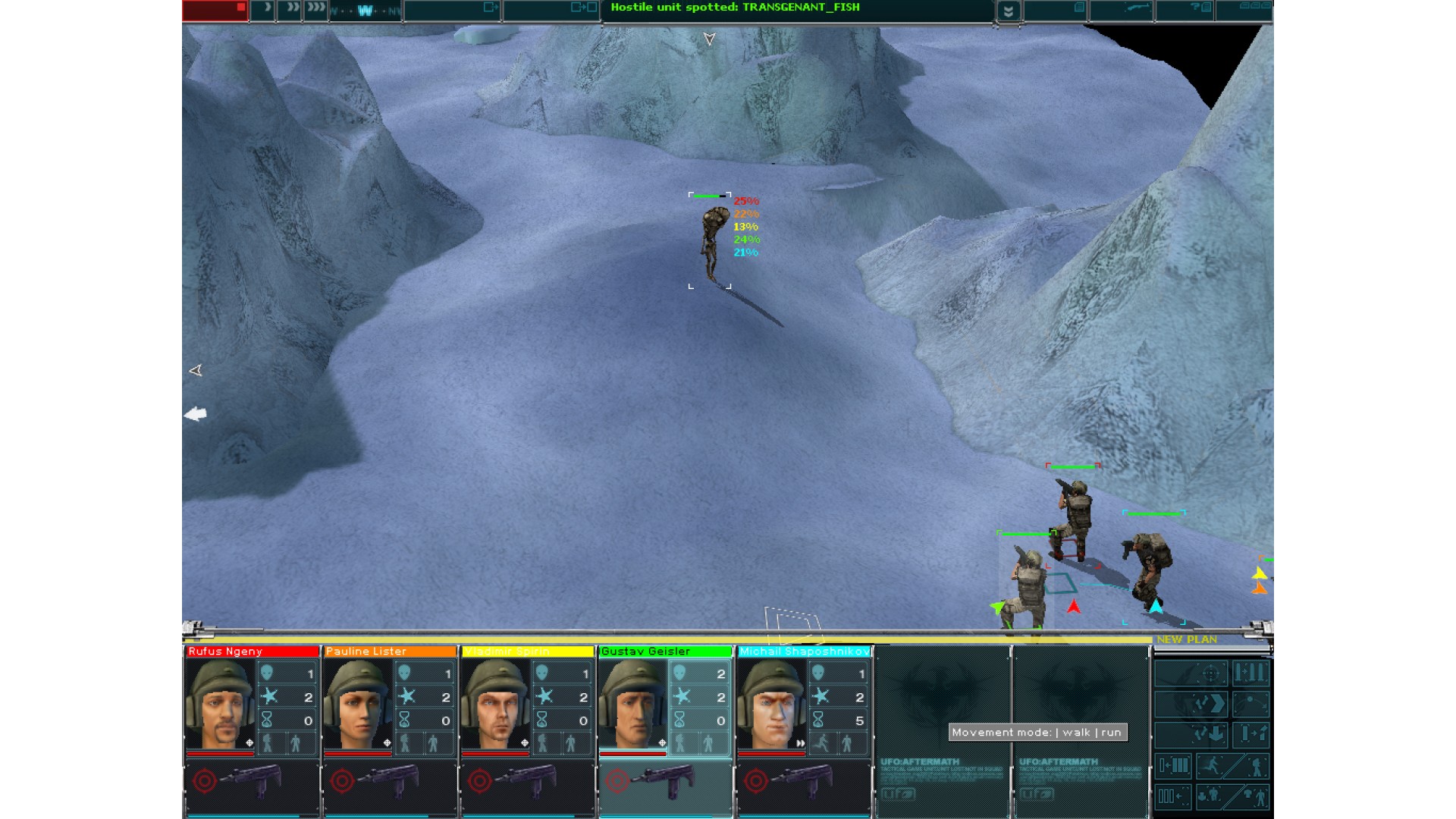Screen dimensions: 1456x819
Task: Choose soldier Vladimir Spirin's portrait
Action: coord(495,705)
